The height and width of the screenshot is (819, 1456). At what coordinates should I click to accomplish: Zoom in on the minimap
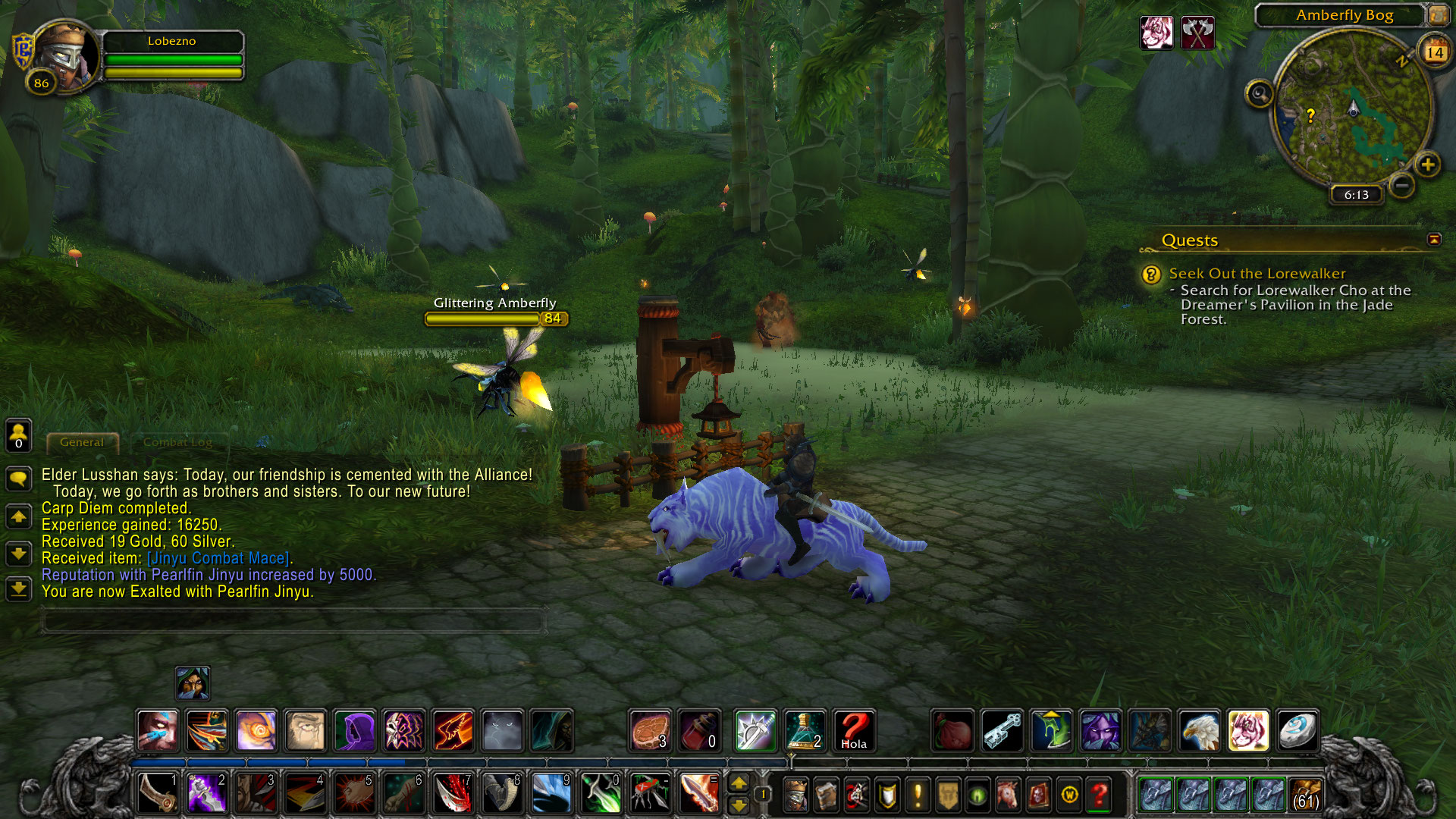click(1428, 165)
